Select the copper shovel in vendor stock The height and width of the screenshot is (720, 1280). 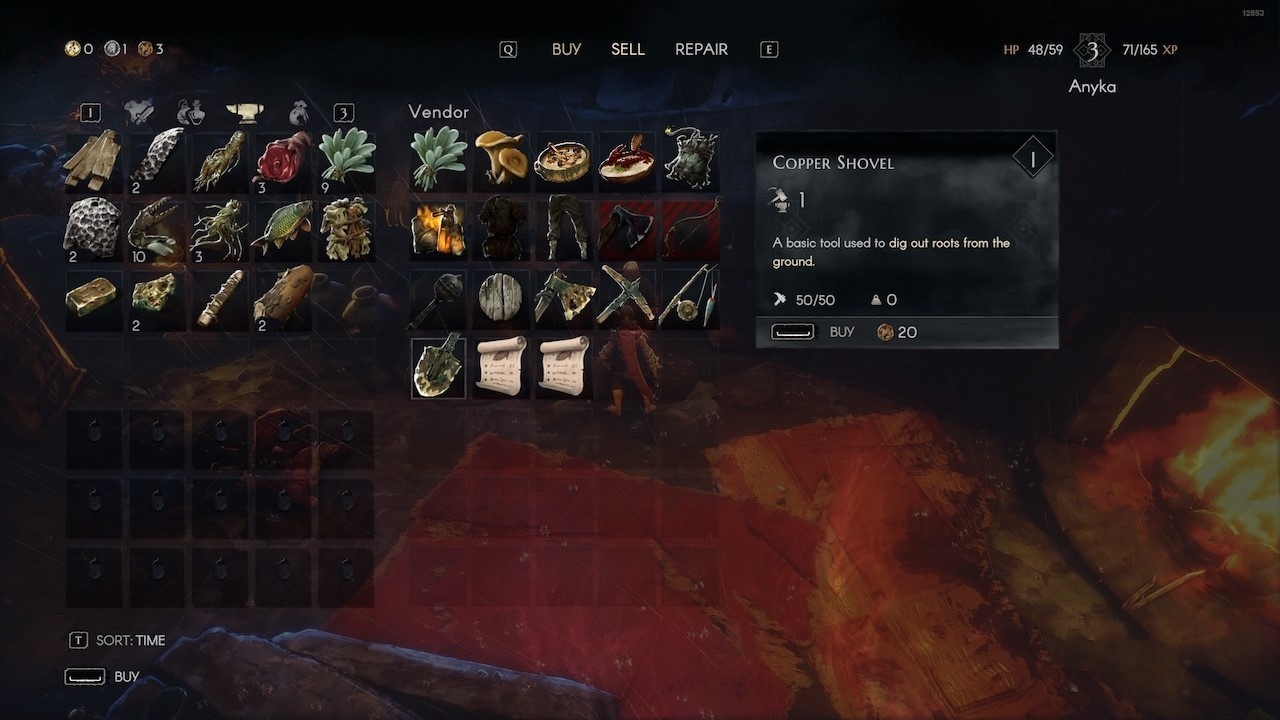(438, 367)
